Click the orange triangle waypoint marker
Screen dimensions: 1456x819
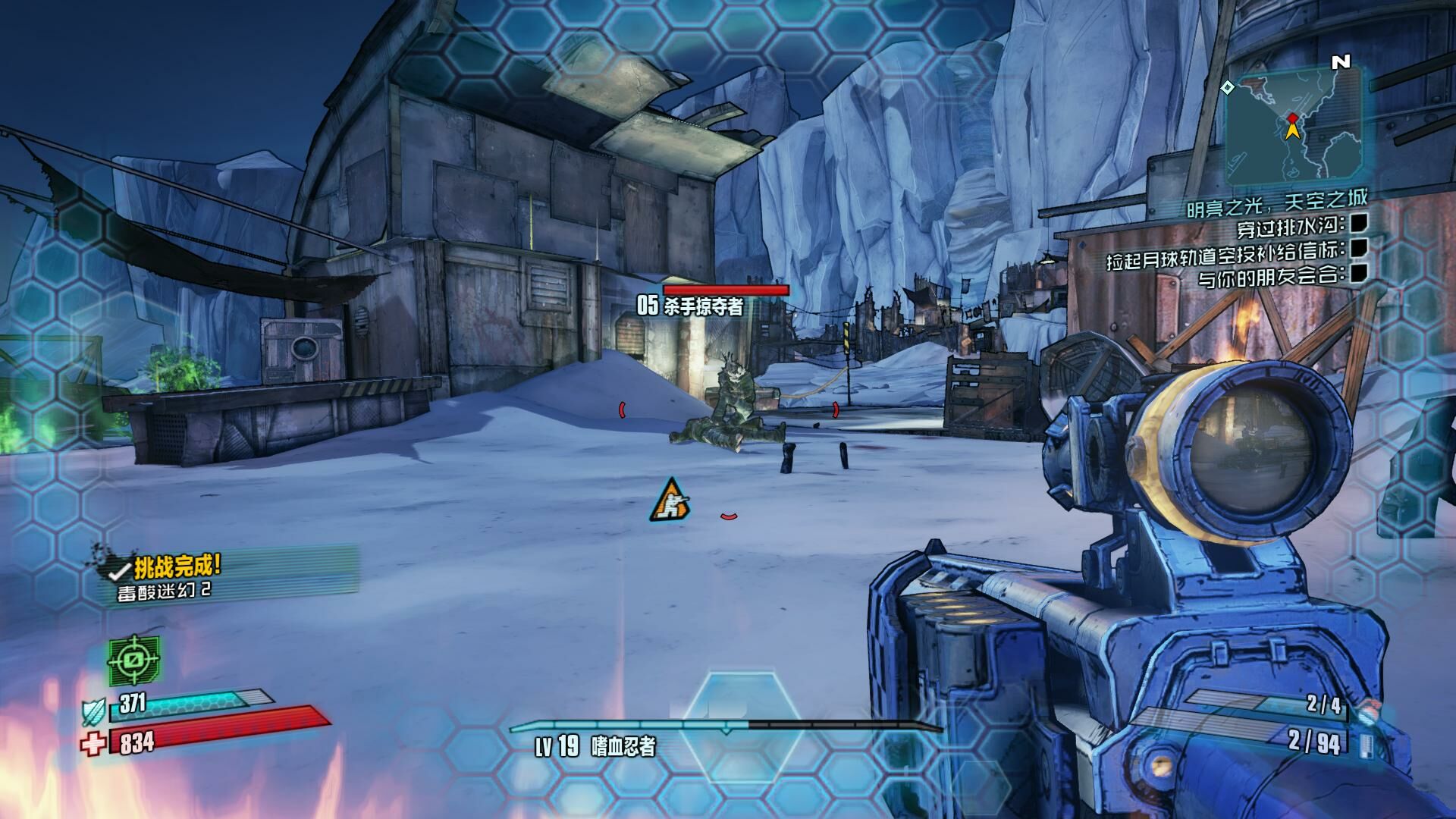pyautogui.click(x=669, y=500)
